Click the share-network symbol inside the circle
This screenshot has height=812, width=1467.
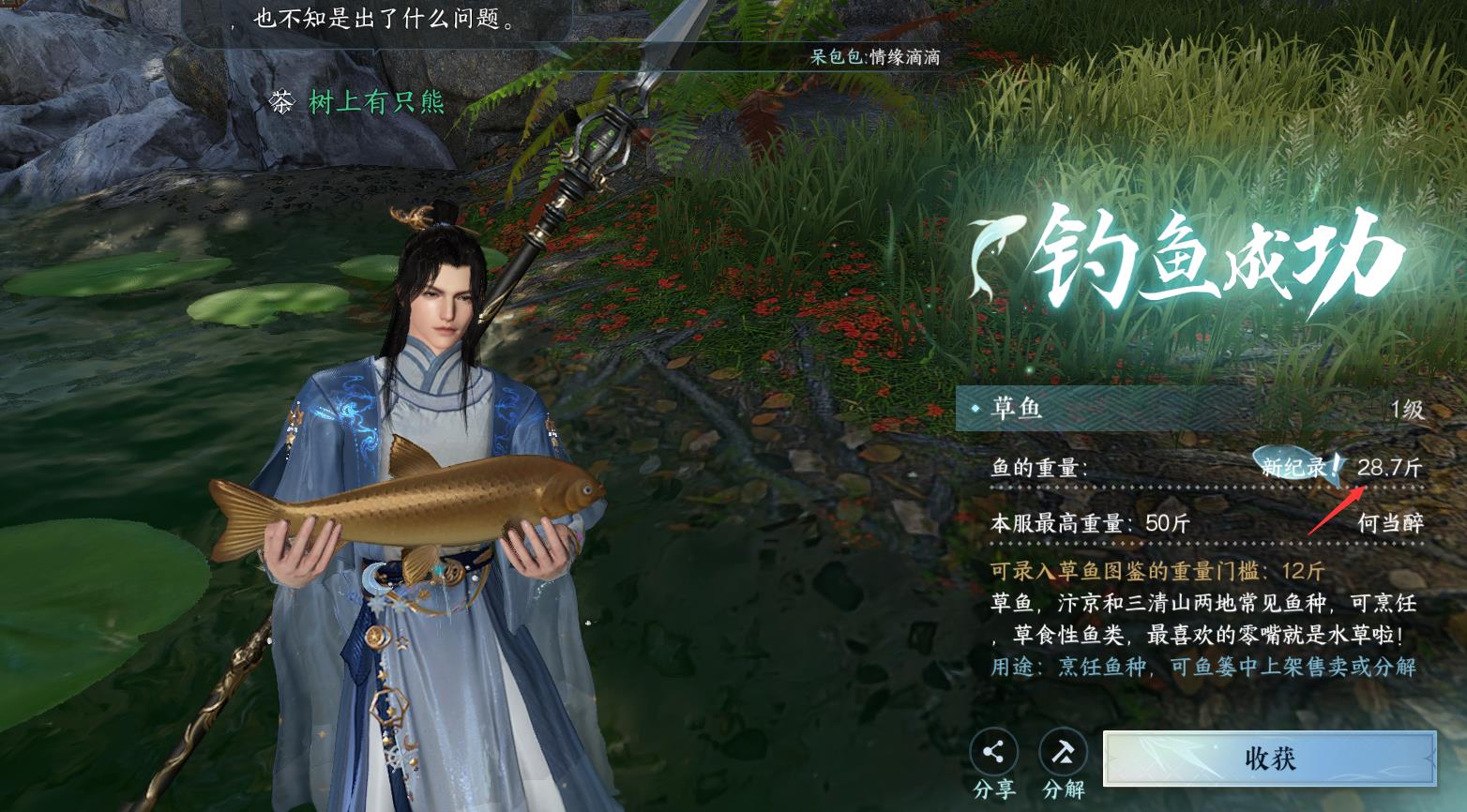coord(994,751)
